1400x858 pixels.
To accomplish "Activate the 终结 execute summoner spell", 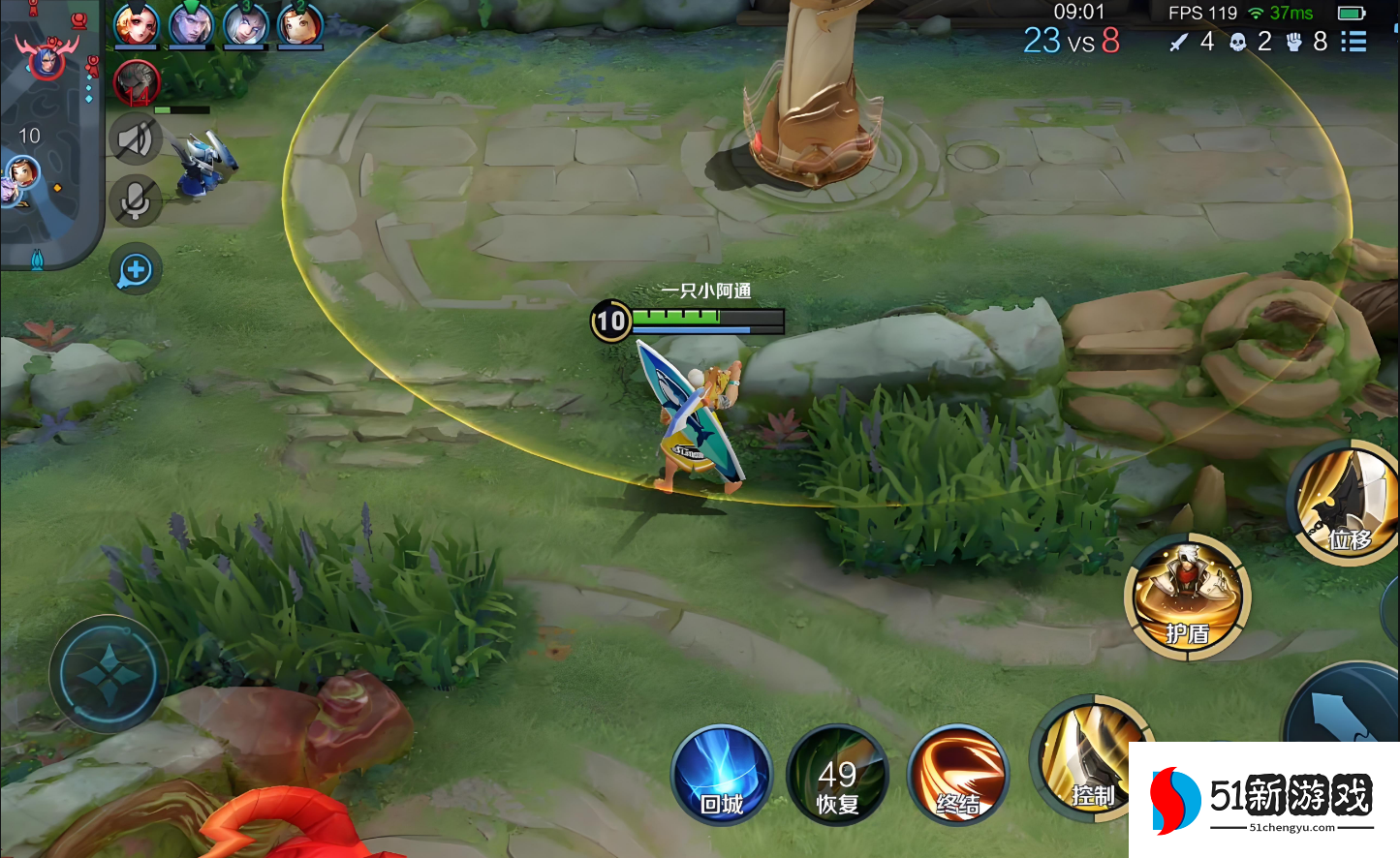I will tap(957, 776).
